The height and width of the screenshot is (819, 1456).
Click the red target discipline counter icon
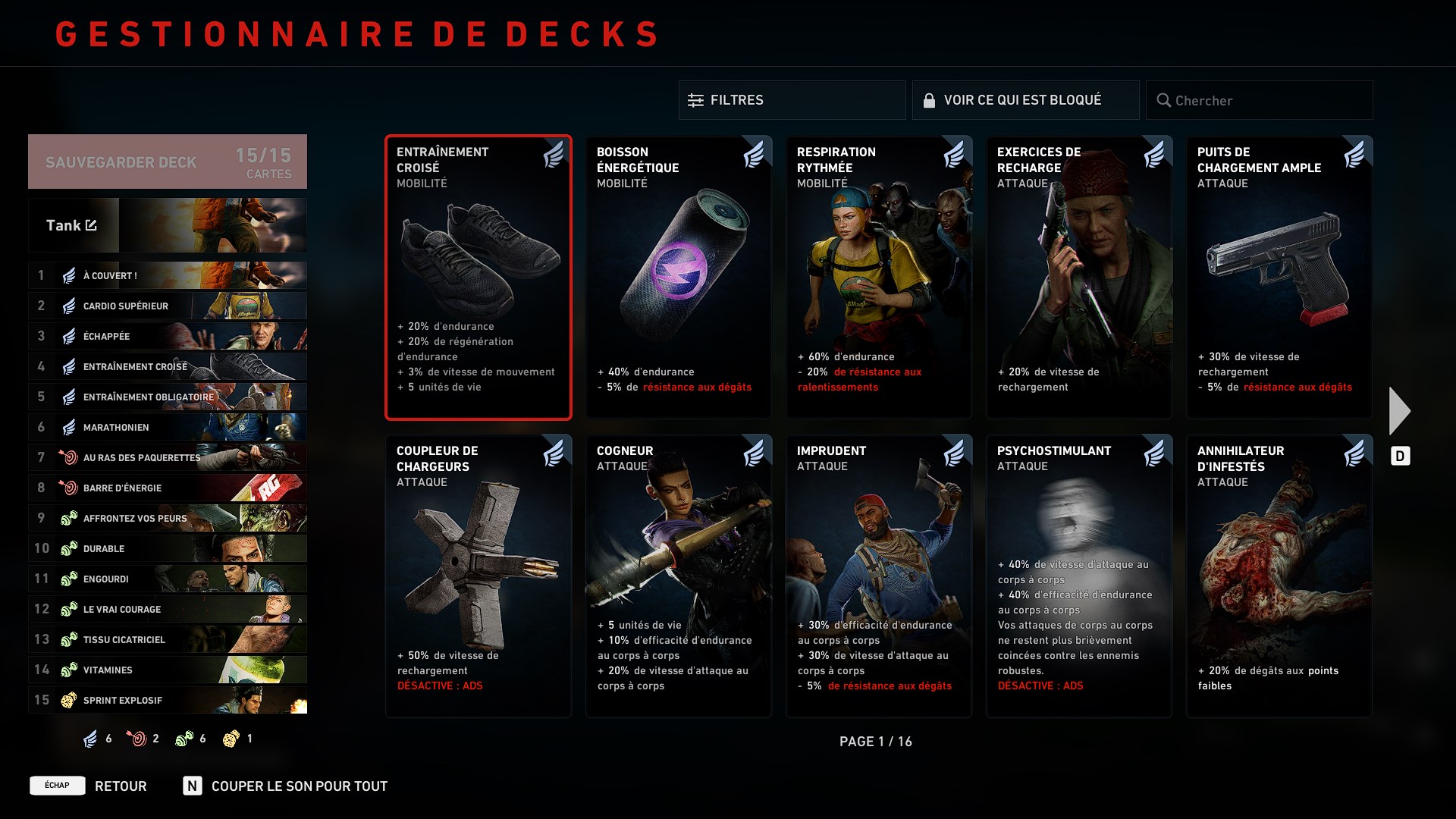pos(137,738)
